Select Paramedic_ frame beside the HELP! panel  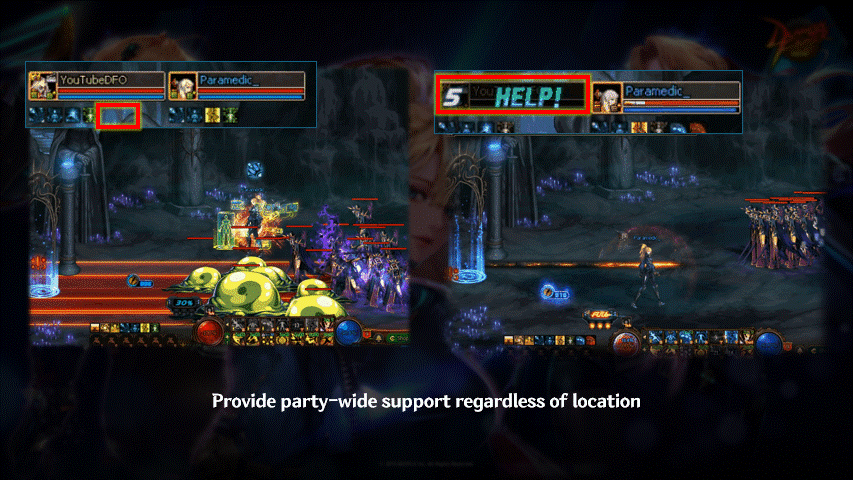(666, 96)
